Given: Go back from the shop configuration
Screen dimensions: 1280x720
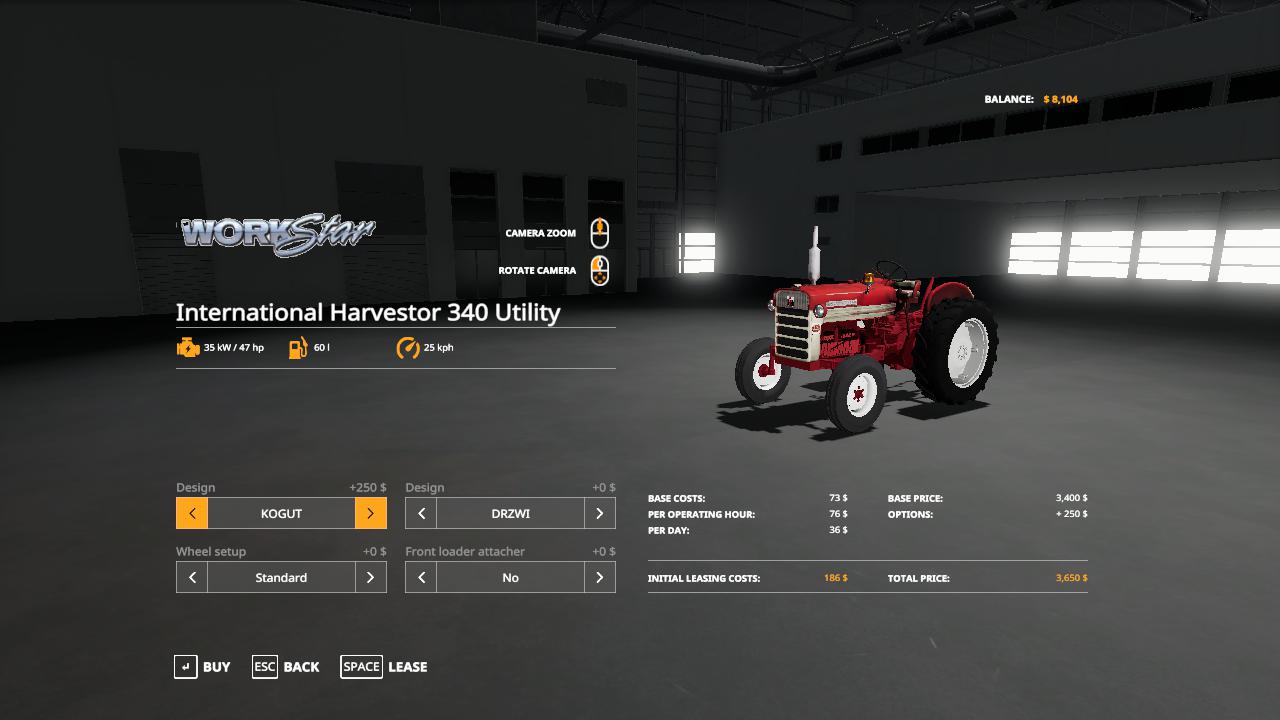Looking at the screenshot, I should pos(286,667).
